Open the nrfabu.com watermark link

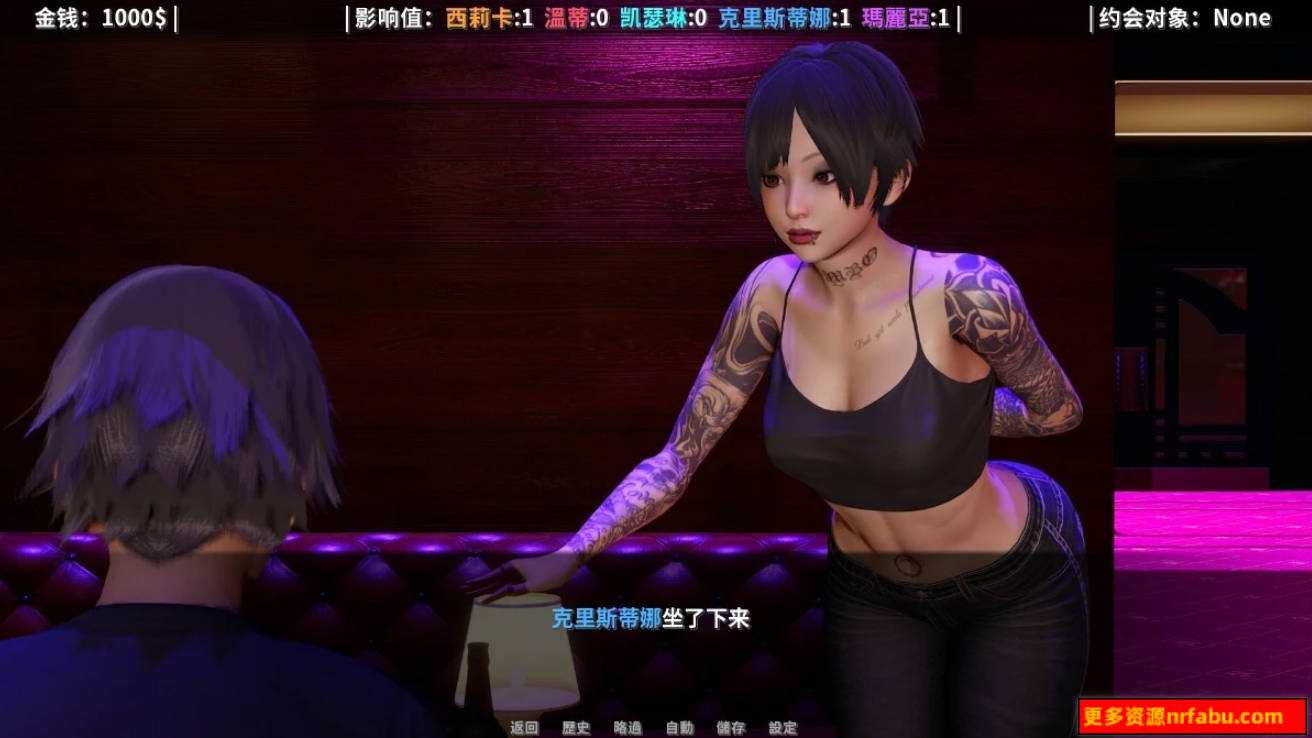[x=1193, y=713]
